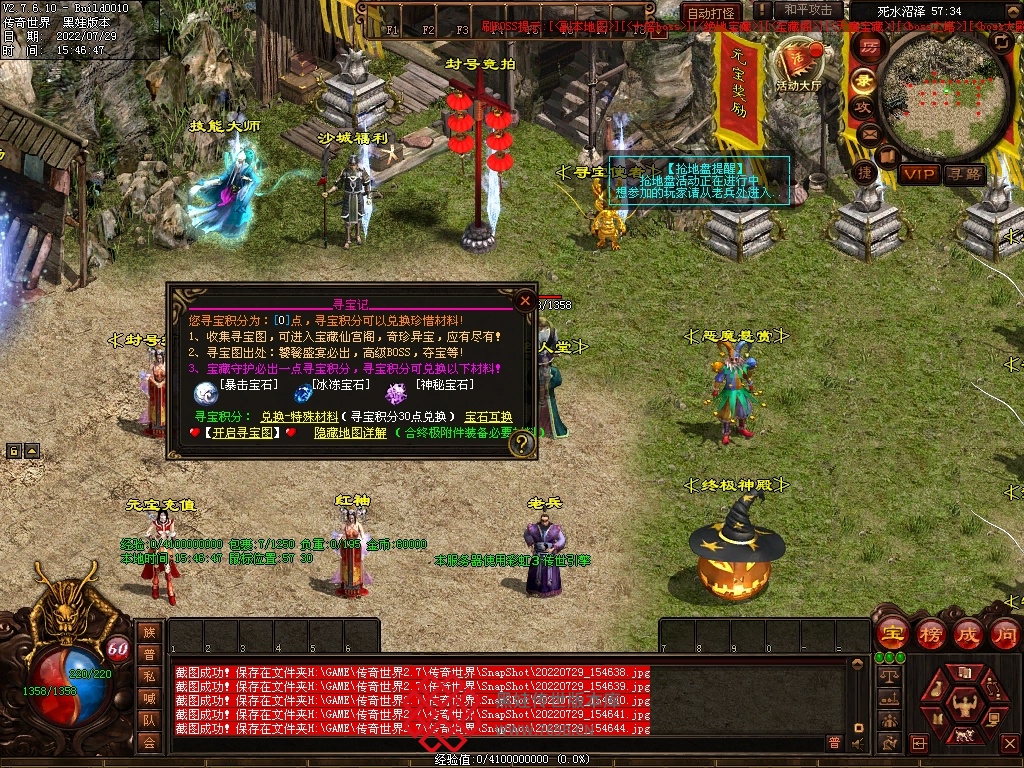Select the 宝石互换 gem swap link
Image resolution: width=1024 pixels, height=768 pixels.
[488, 416]
